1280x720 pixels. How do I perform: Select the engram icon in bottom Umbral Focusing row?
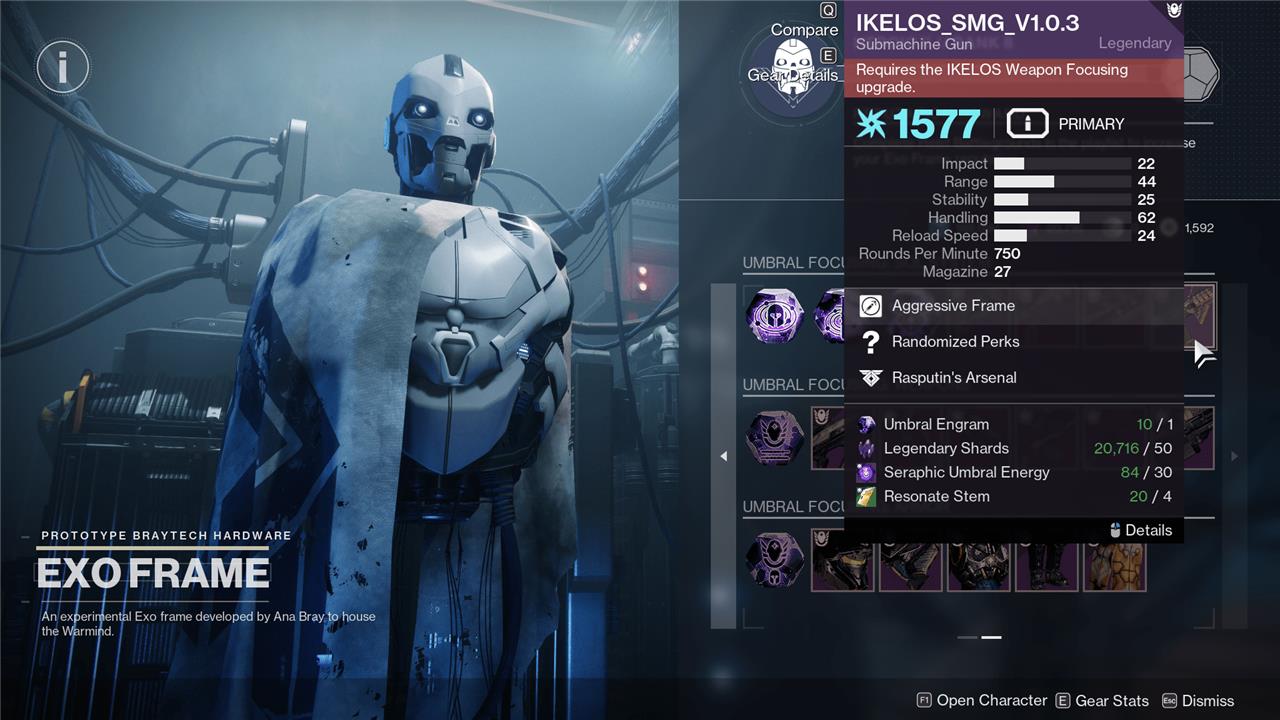click(775, 560)
